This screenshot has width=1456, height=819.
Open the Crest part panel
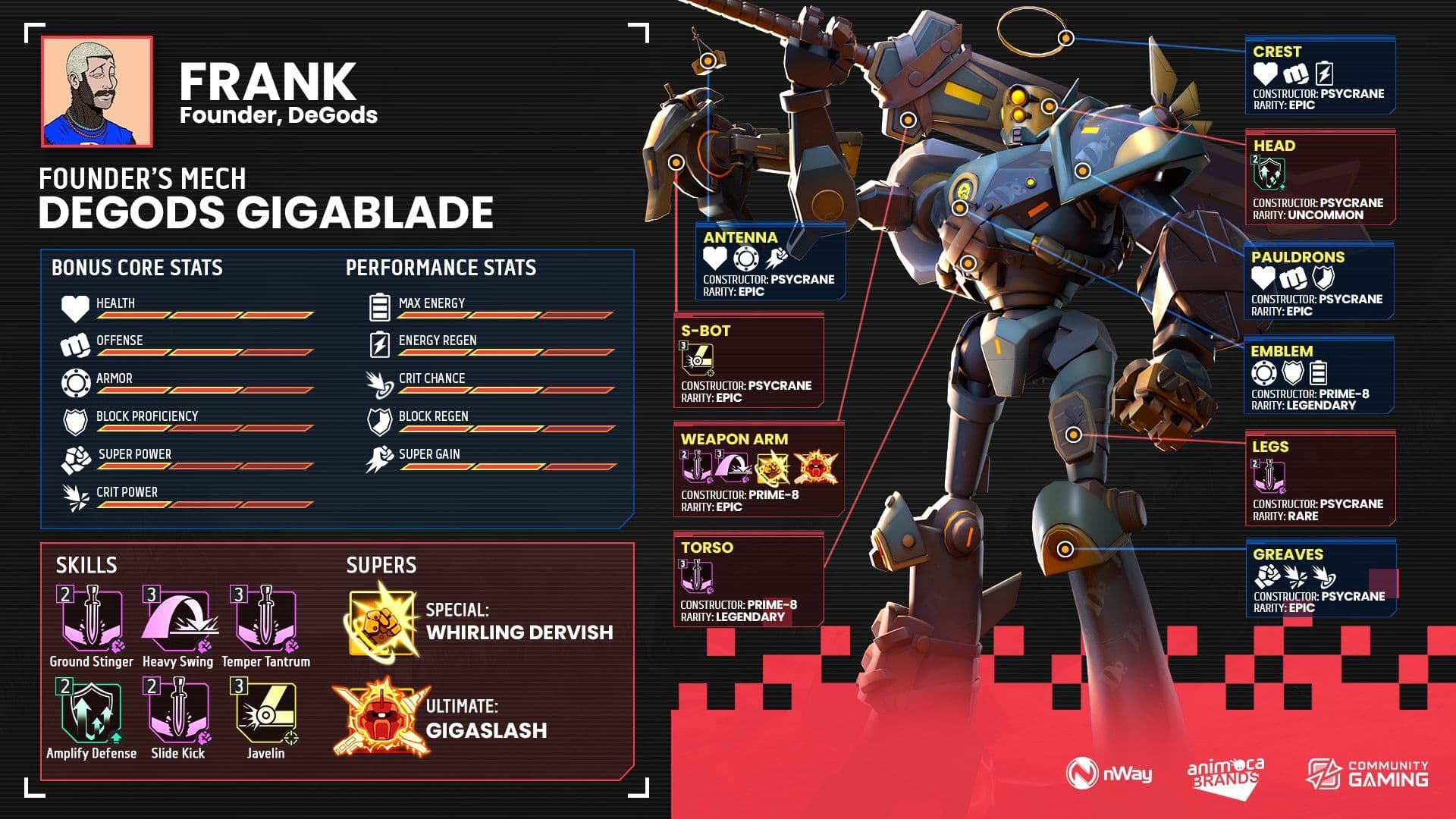point(1319,77)
